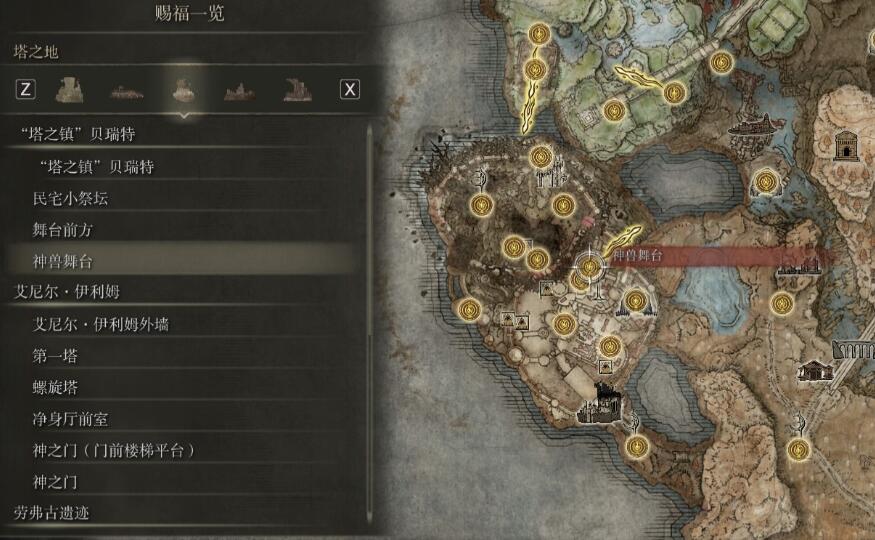Select the 民宅小祭坛 grace entry

coord(70,198)
